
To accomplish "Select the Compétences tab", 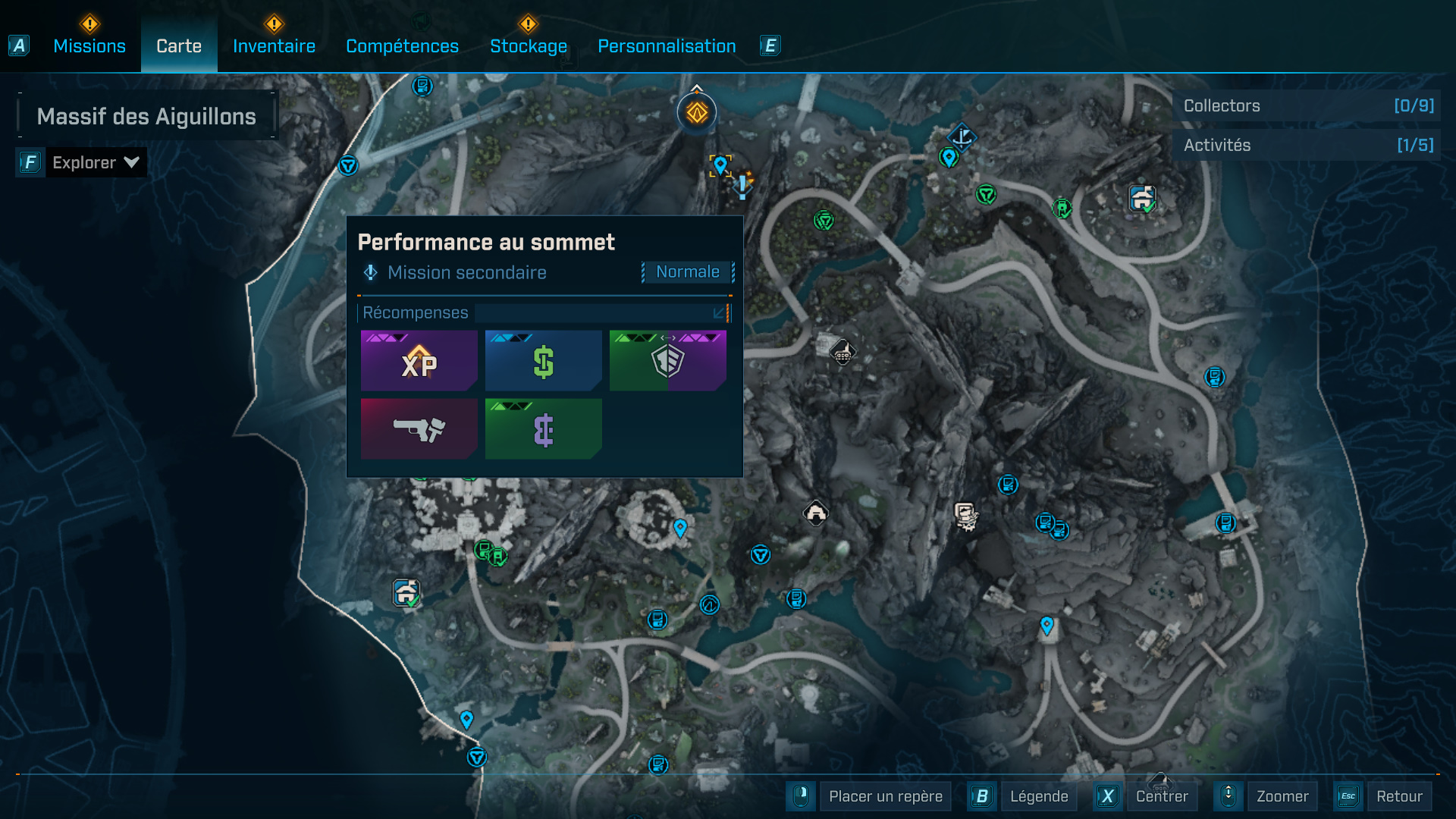I will (402, 46).
